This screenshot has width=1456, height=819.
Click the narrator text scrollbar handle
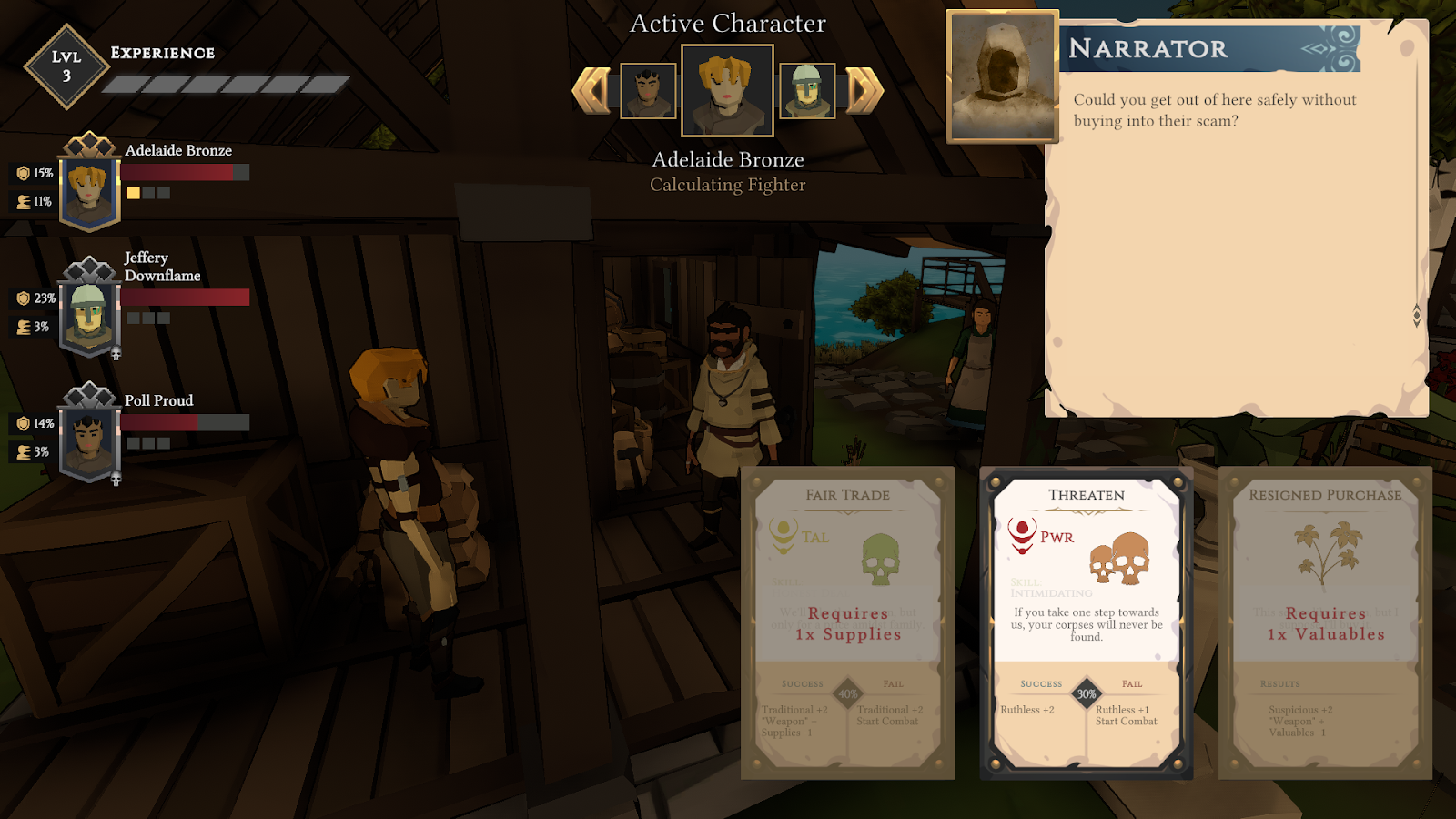(1416, 315)
